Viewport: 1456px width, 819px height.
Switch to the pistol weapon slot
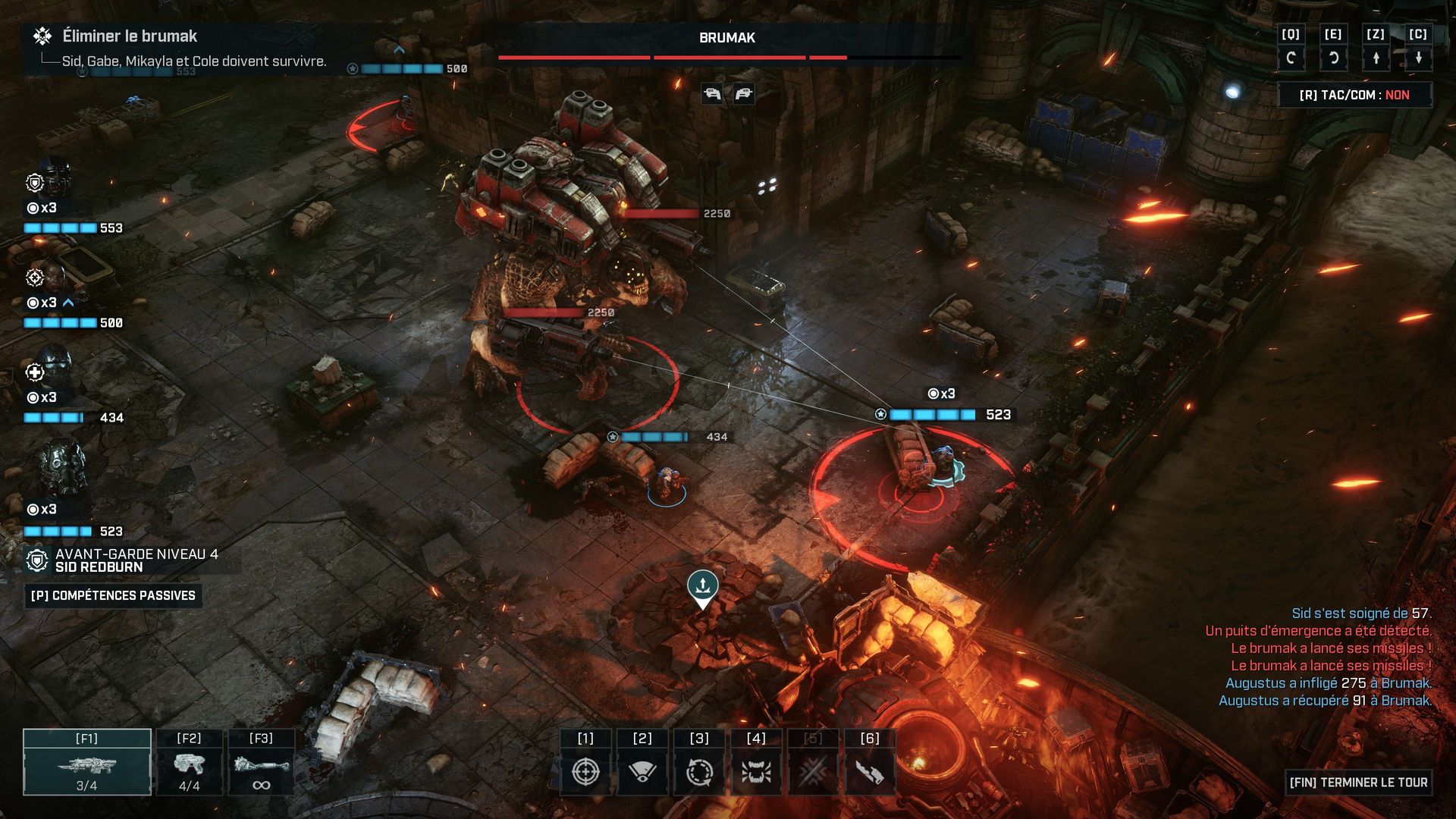189,762
